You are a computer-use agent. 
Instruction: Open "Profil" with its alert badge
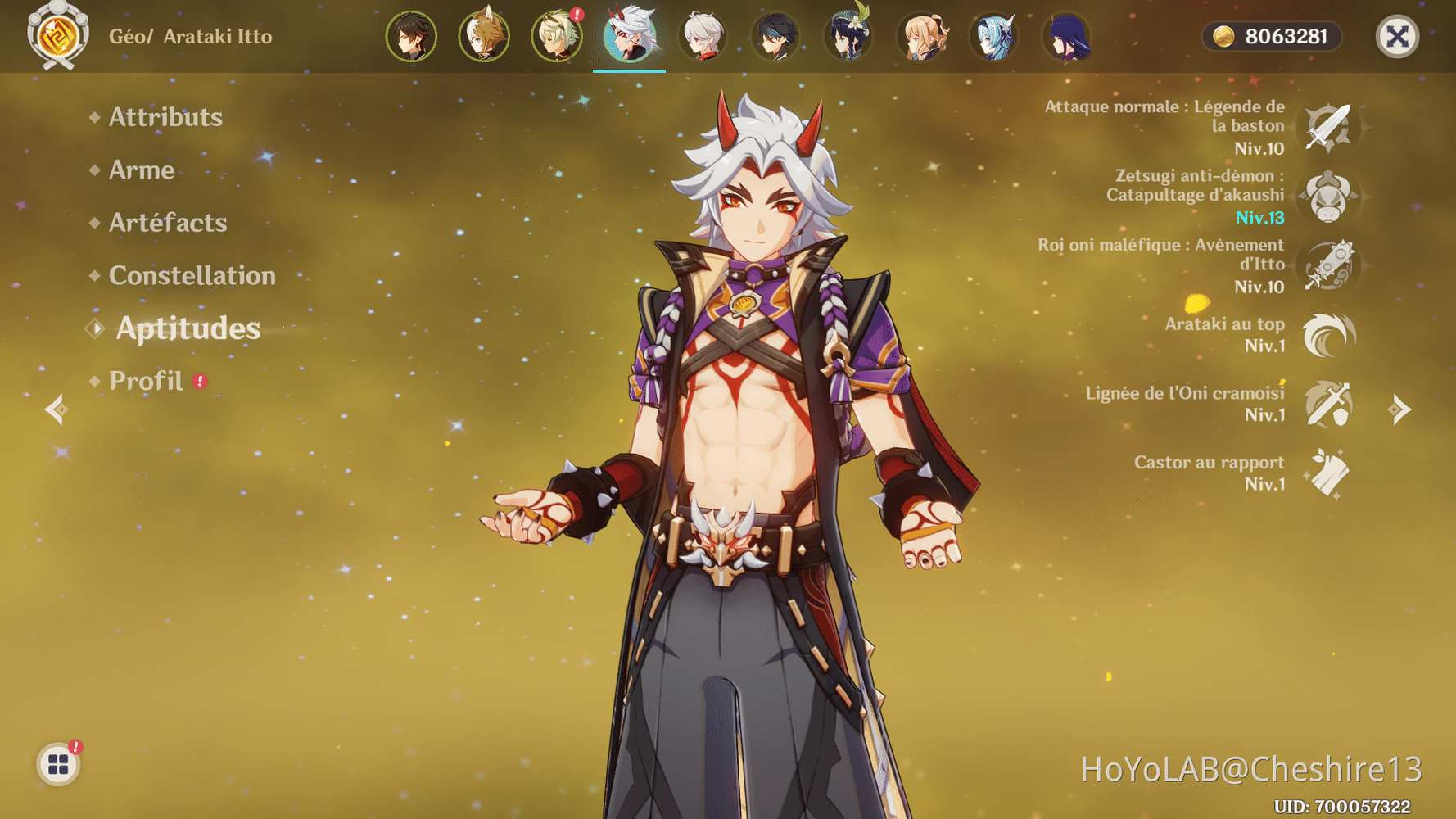[x=147, y=380]
